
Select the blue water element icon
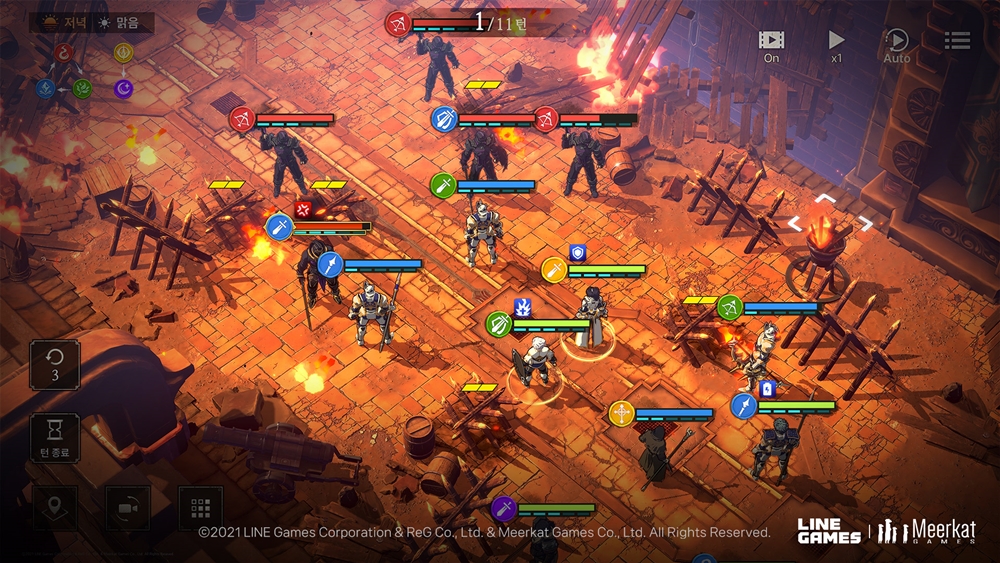pos(44,88)
